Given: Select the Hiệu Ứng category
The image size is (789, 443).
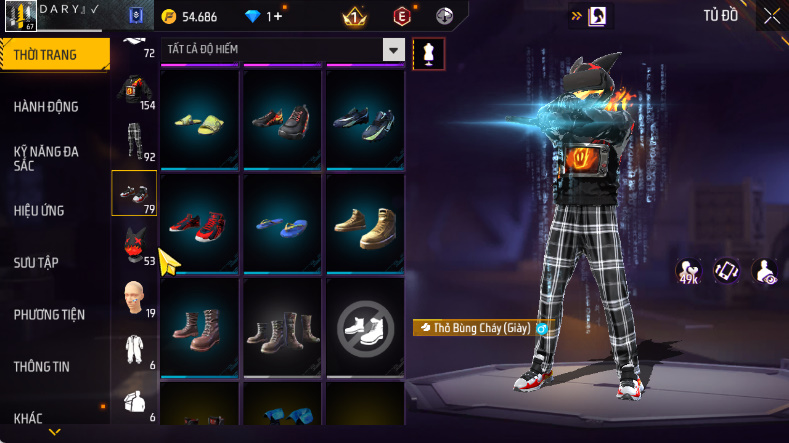Looking at the screenshot, I should click(42, 210).
